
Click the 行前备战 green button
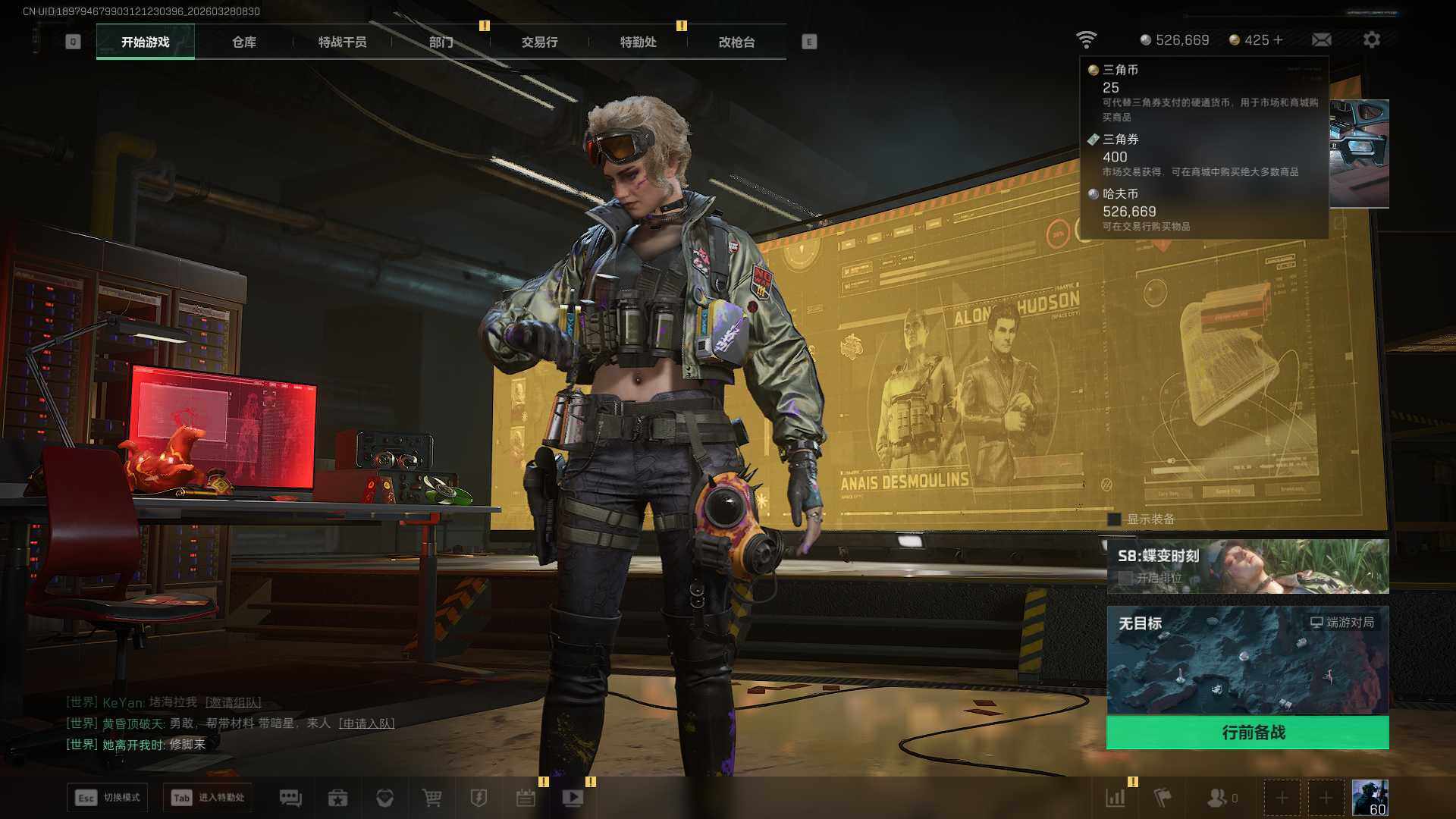tap(1247, 733)
